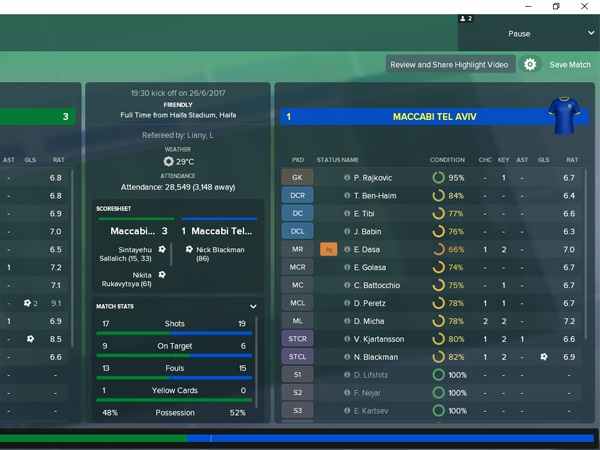Open T. Ben-Haim player profile
This screenshot has height=450, width=600.
378,196
